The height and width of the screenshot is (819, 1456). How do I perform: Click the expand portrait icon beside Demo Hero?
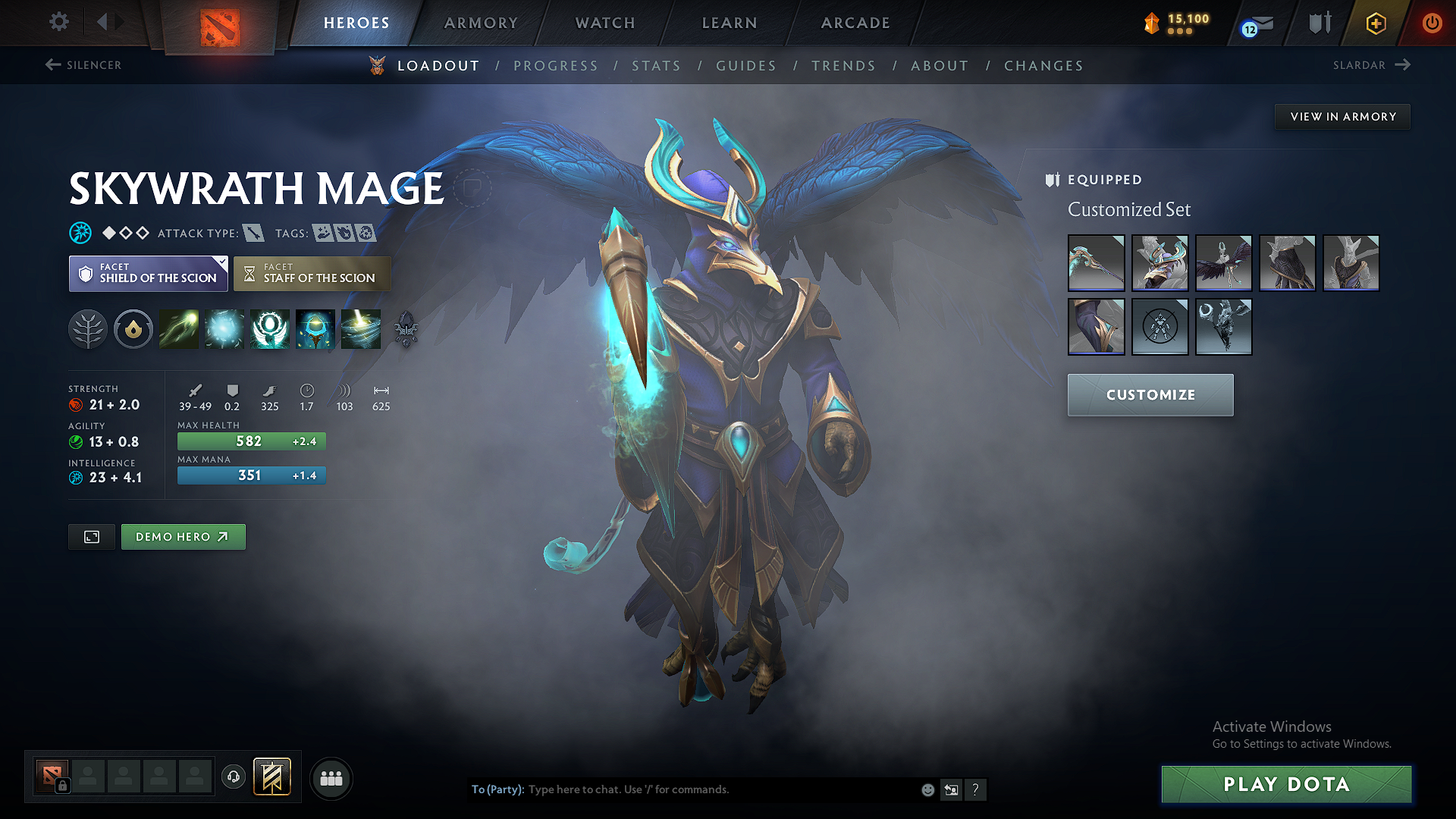pos(91,536)
